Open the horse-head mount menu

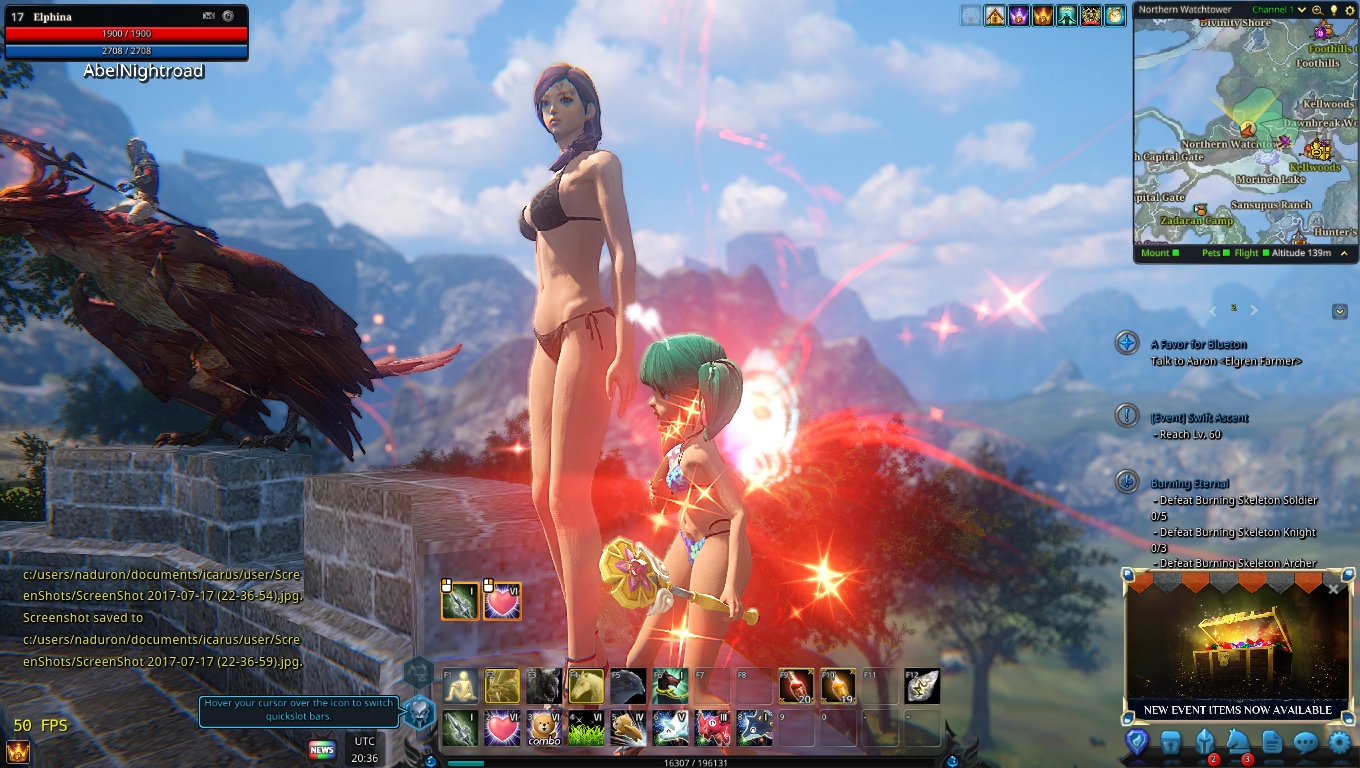(1238, 742)
